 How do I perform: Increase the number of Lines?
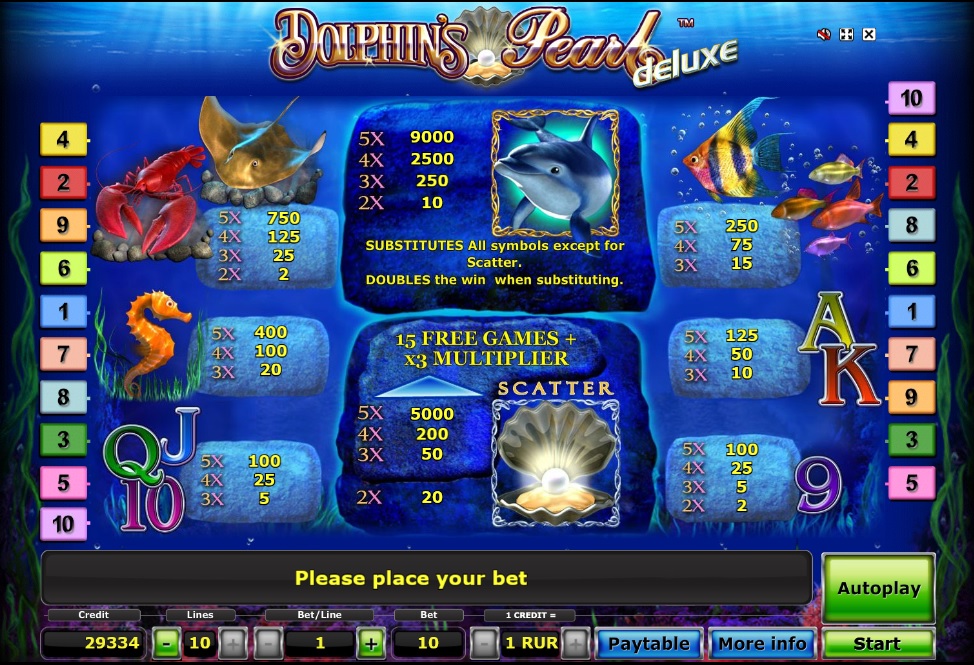[231, 643]
